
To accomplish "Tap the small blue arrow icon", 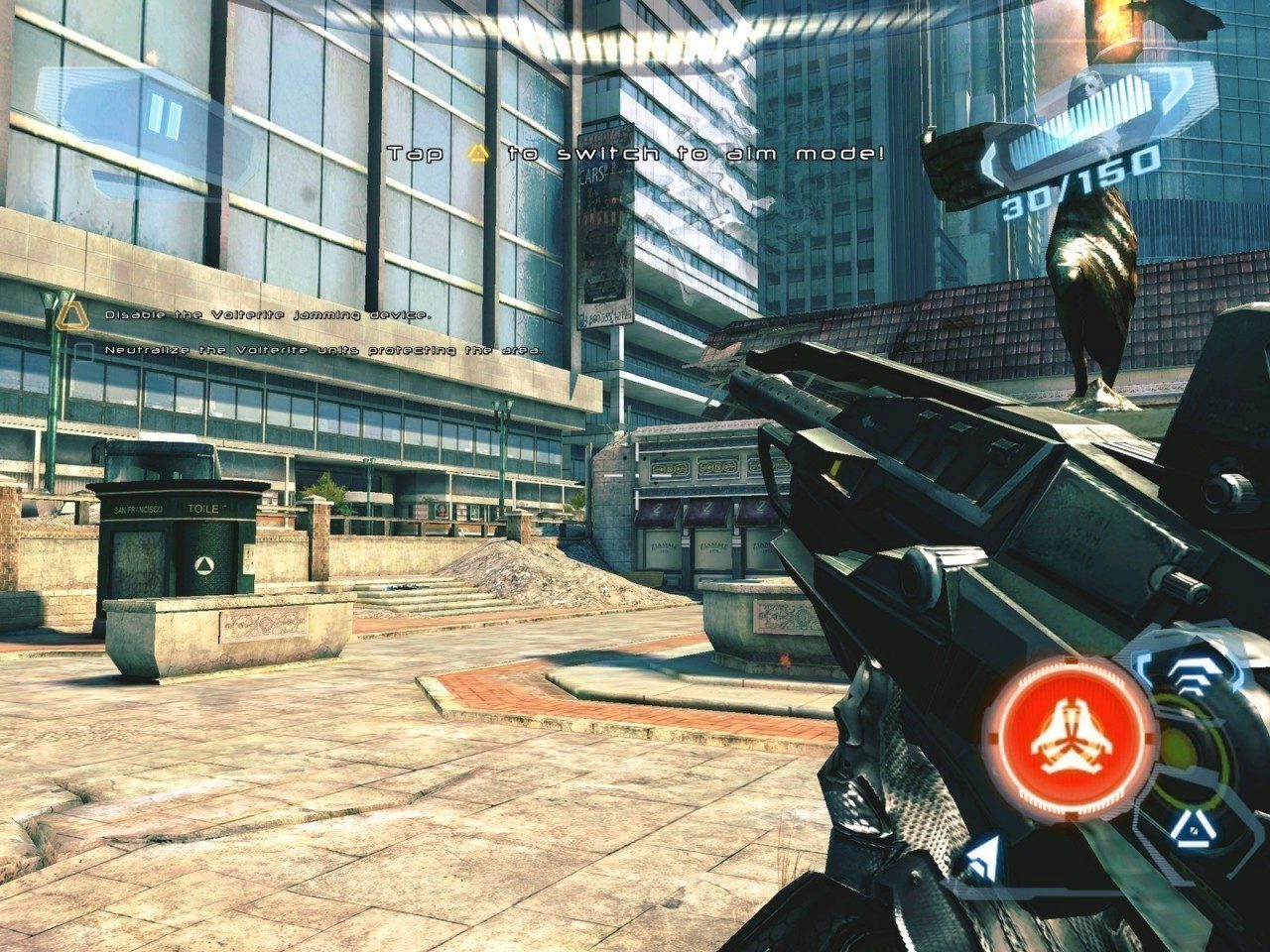I will point(982,858).
